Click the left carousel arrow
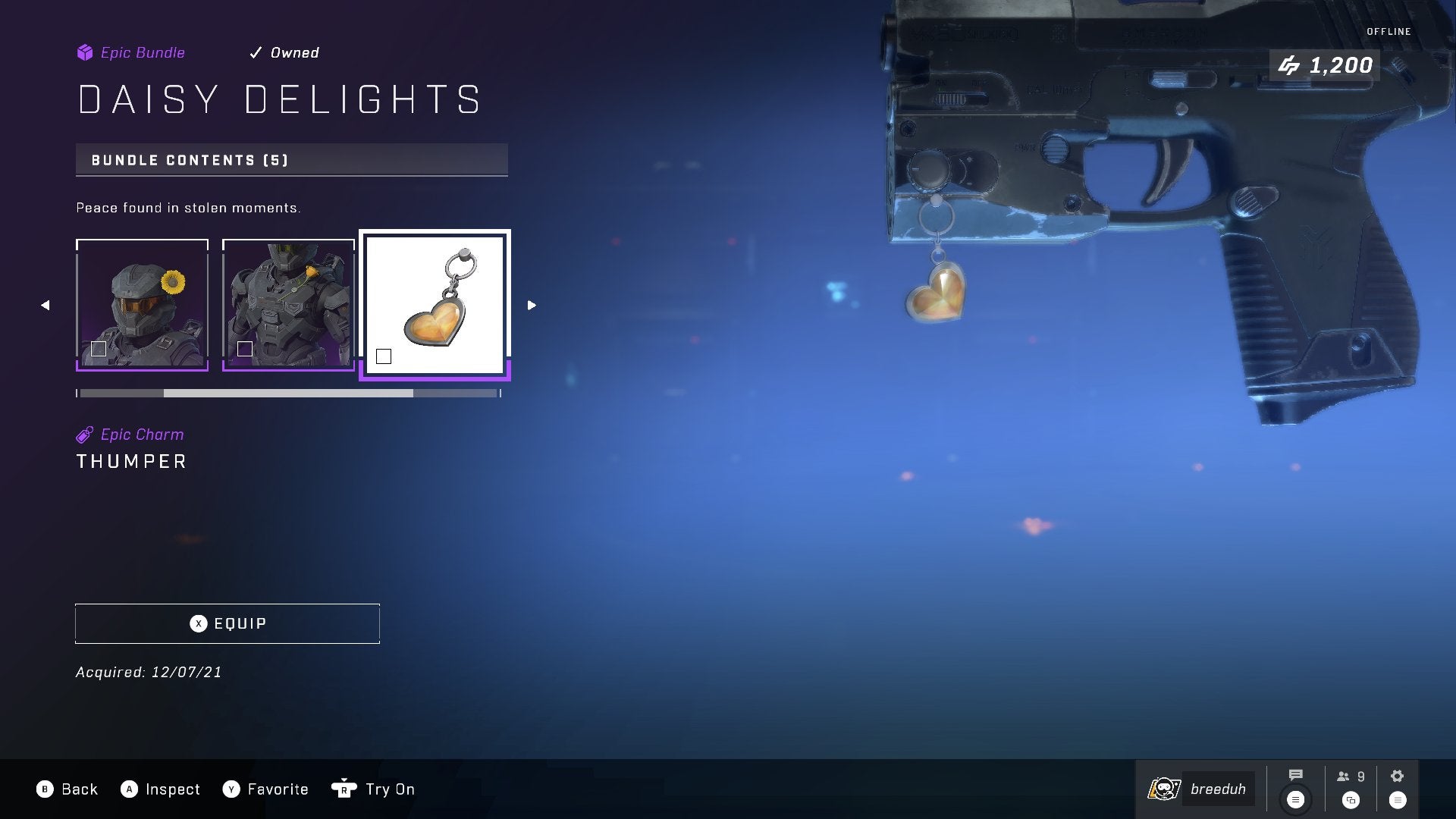 click(x=45, y=304)
